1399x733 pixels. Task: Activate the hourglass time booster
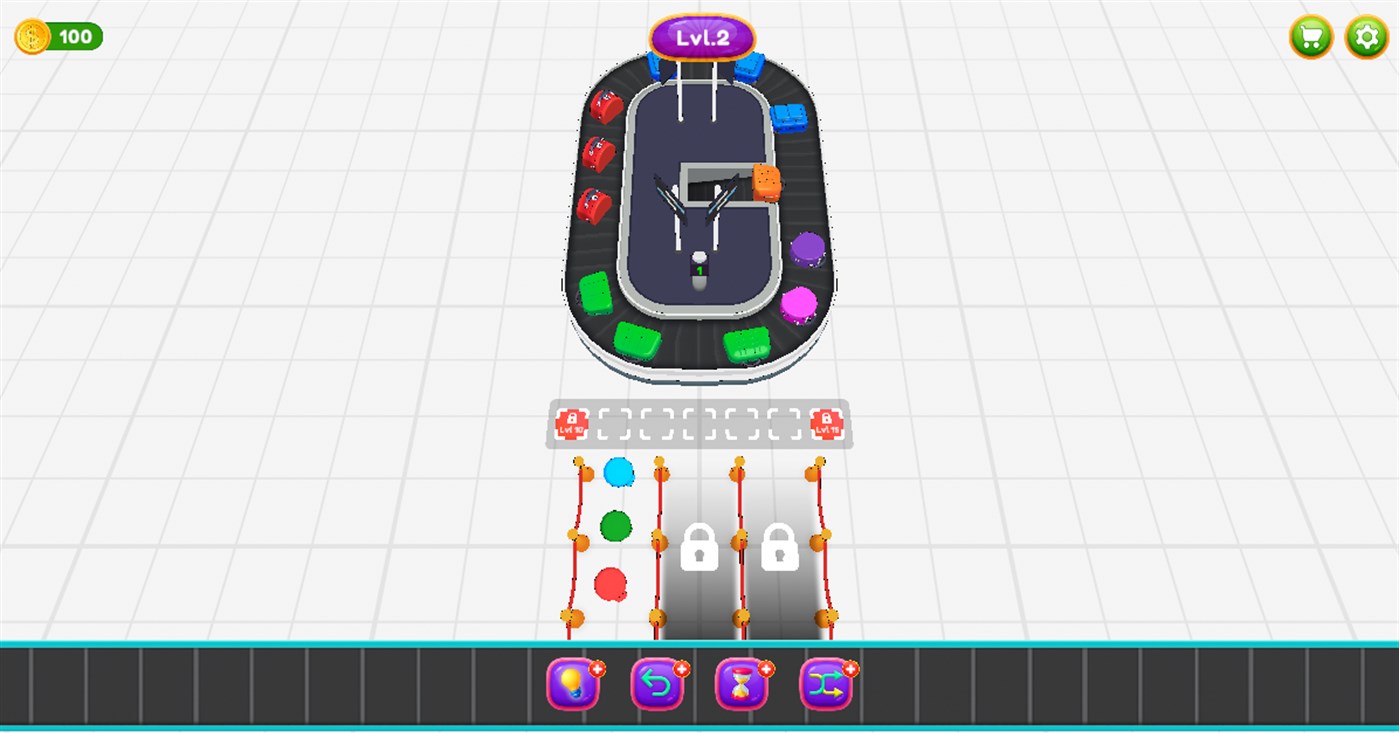(740, 684)
